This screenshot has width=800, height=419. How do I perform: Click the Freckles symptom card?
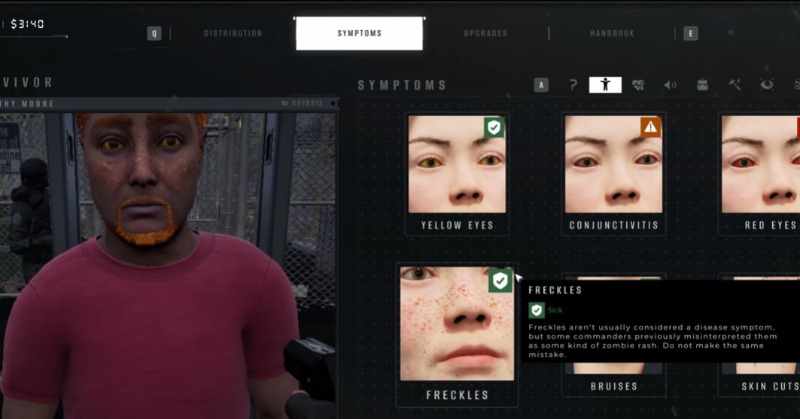pyautogui.click(x=456, y=332)
